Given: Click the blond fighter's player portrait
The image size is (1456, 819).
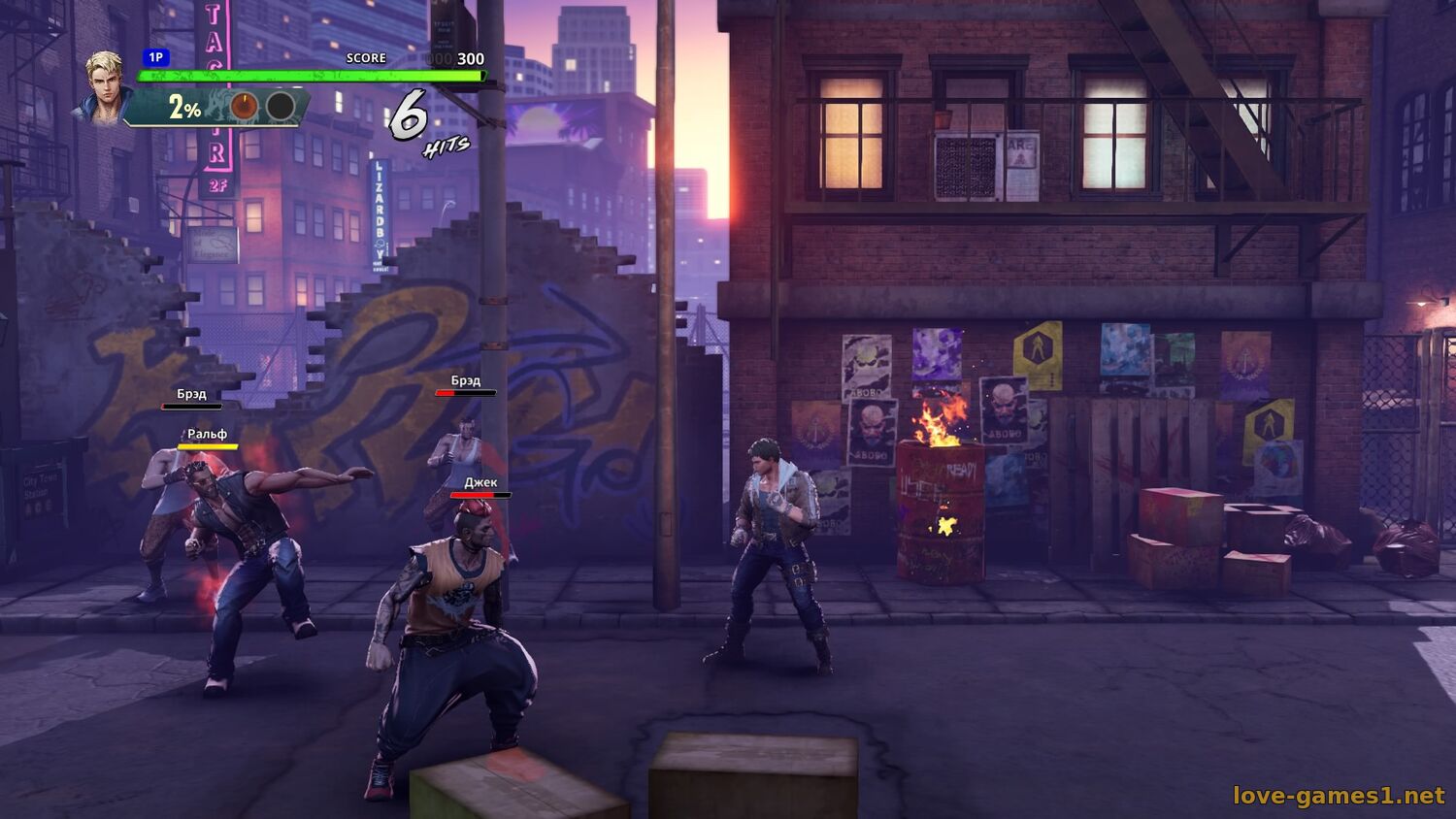Looking at the screenshot, I should [x=103, y=86].
